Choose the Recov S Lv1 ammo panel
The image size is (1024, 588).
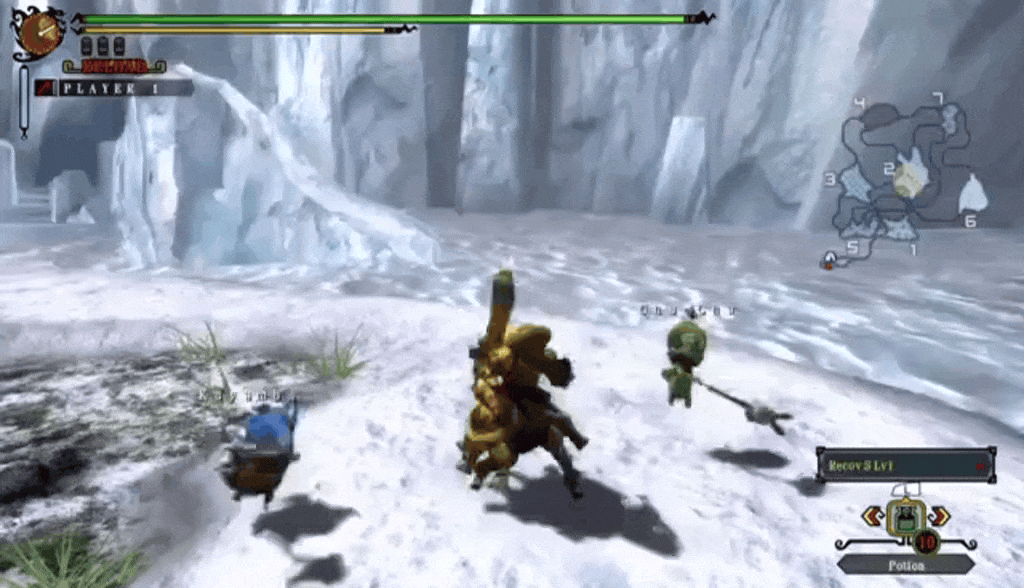[x=905, y=465]
